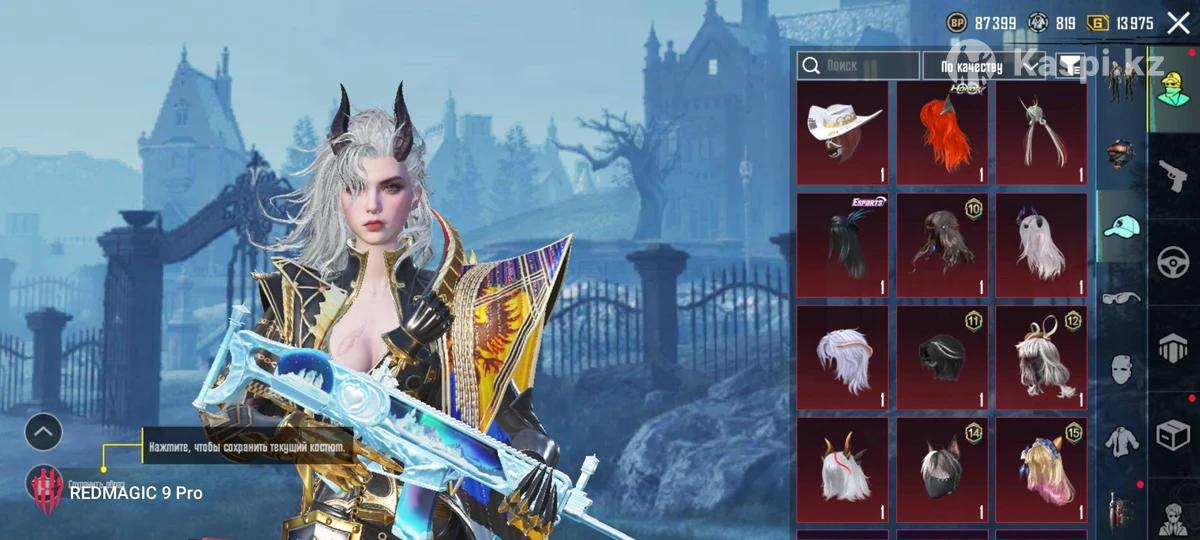This screenshot has width=1200, height=540.
Task: Select the white hair with orange horns
Action: pyautogui.click(x=842, y=469)
